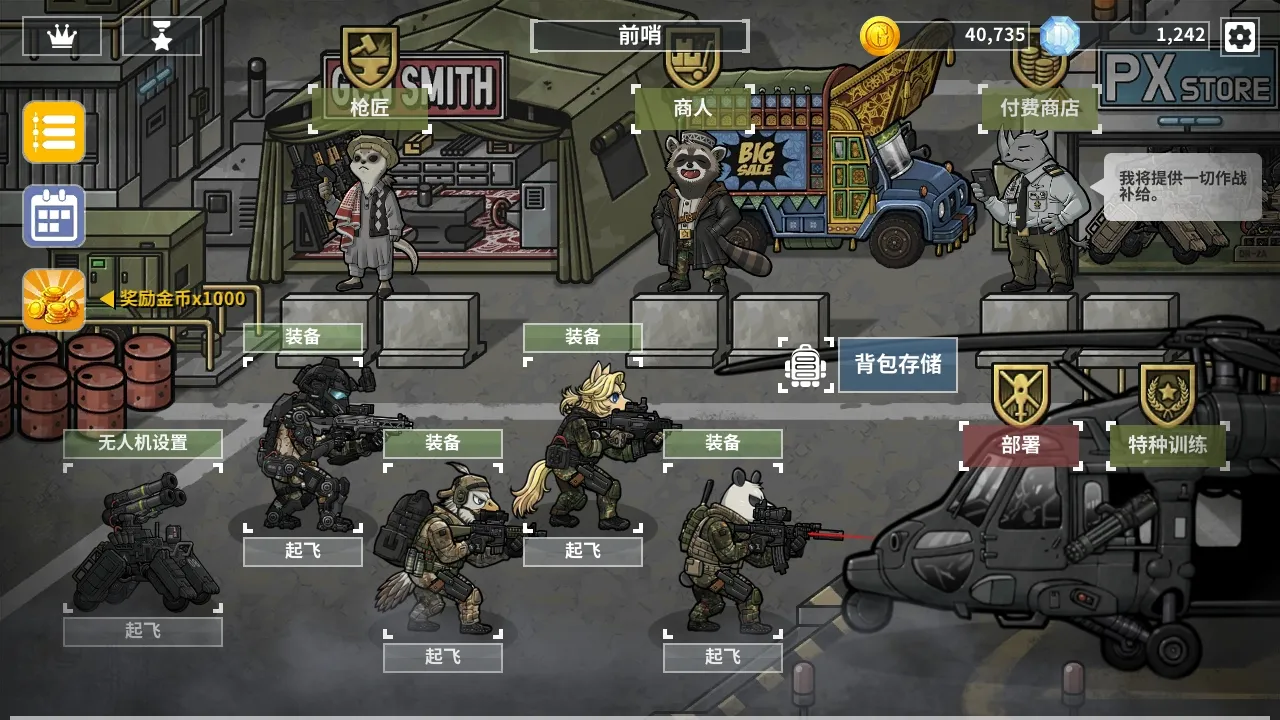The width and height of the screenshot is (1280, 720).
Task: Open the settings gear menu
Action: (x=1240, y=37)
